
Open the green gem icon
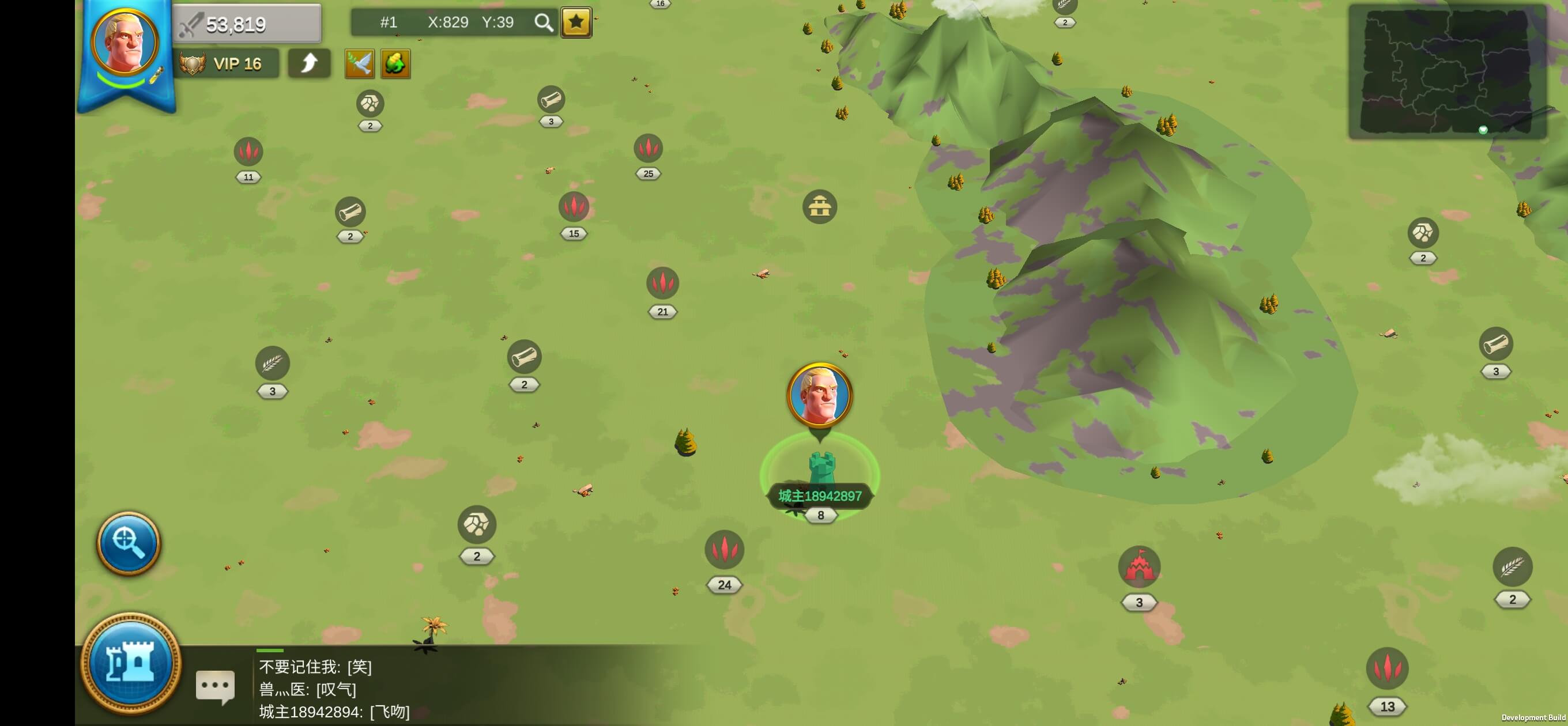point(395,63)
